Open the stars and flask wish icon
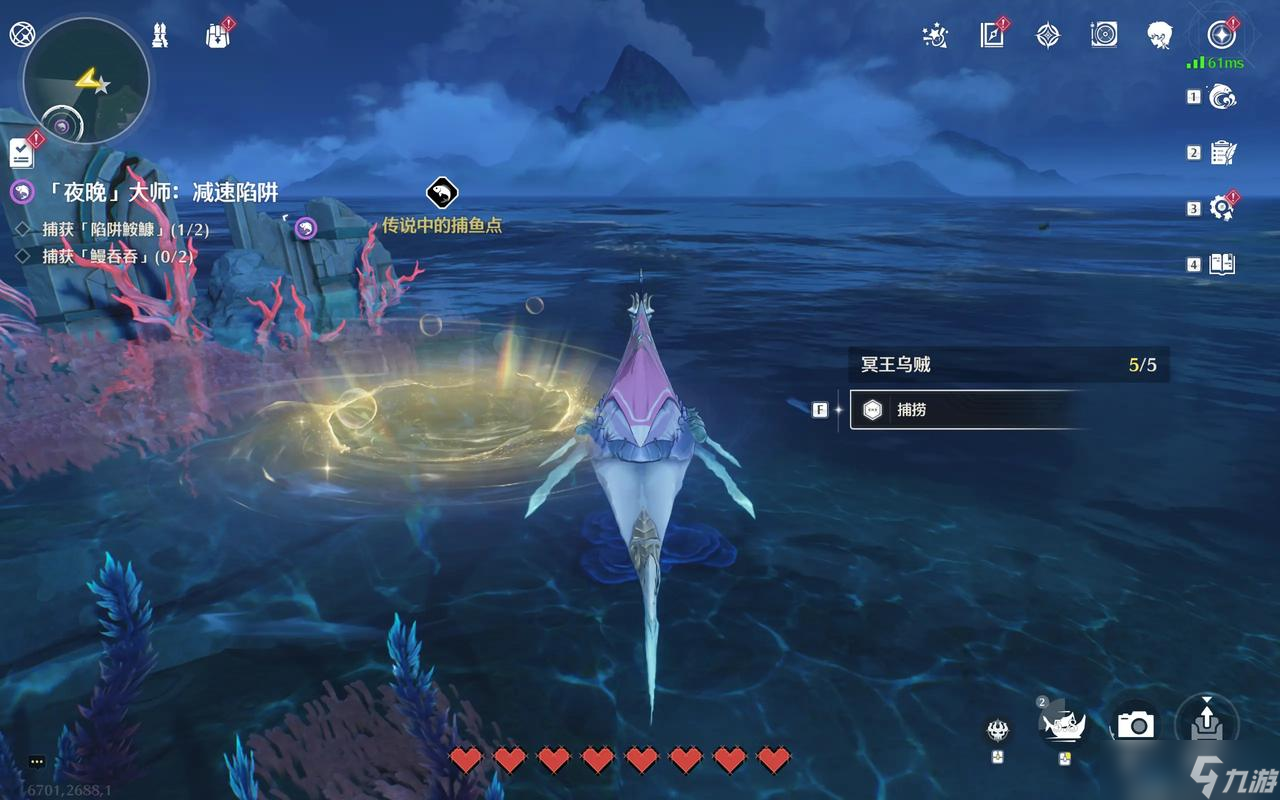Screen dimensions: 1280x800 pos(935,35)
